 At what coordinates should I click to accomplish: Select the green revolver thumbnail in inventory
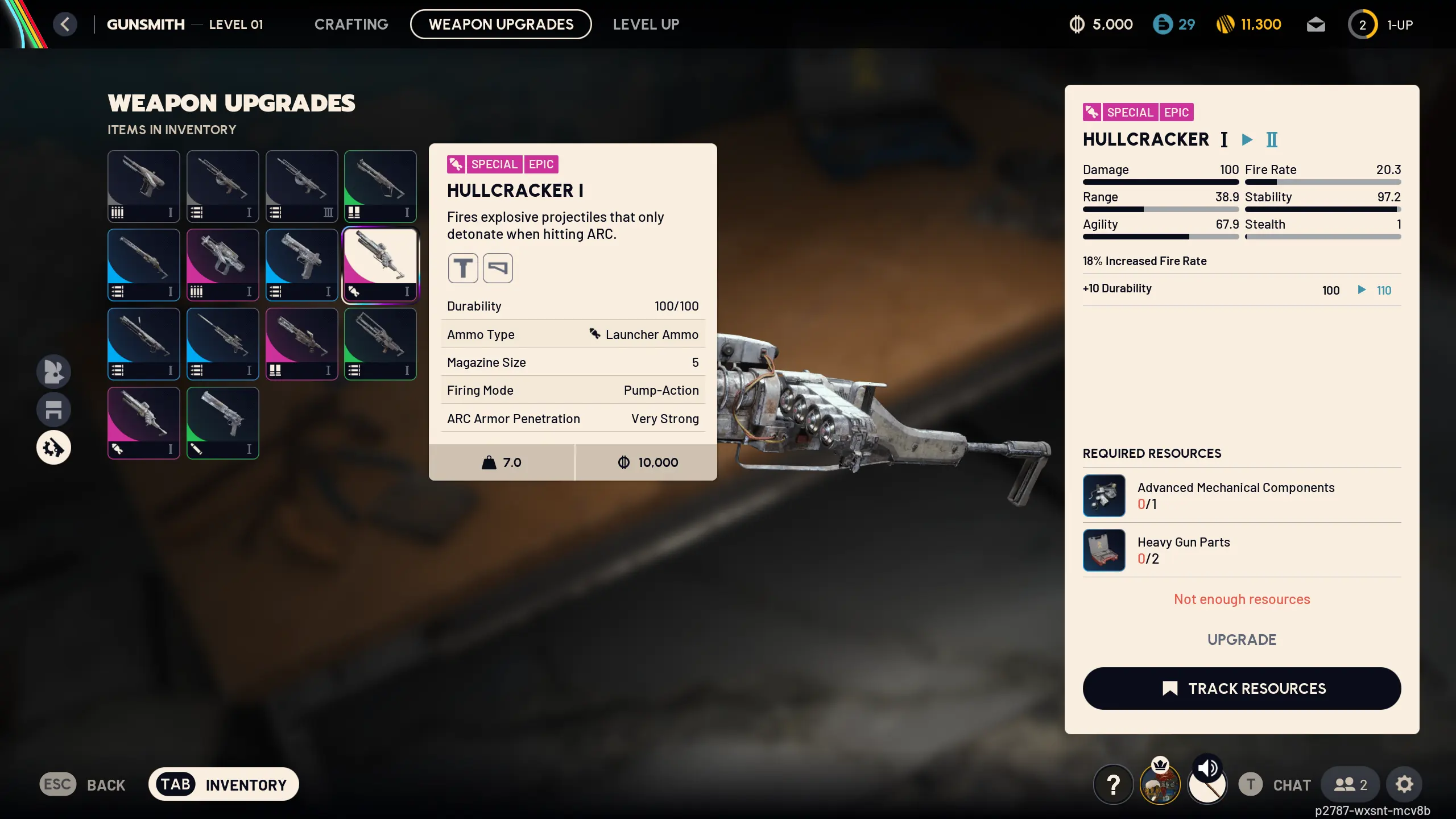(x=222, y=423)
